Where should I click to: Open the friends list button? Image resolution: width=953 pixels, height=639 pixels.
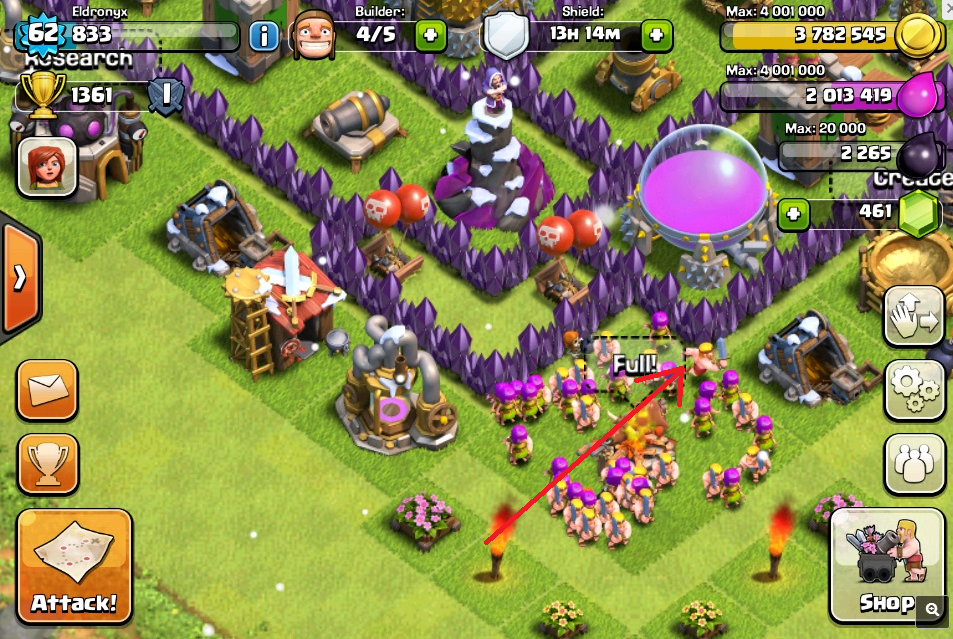pyautogui.click(x=914, y=463)
